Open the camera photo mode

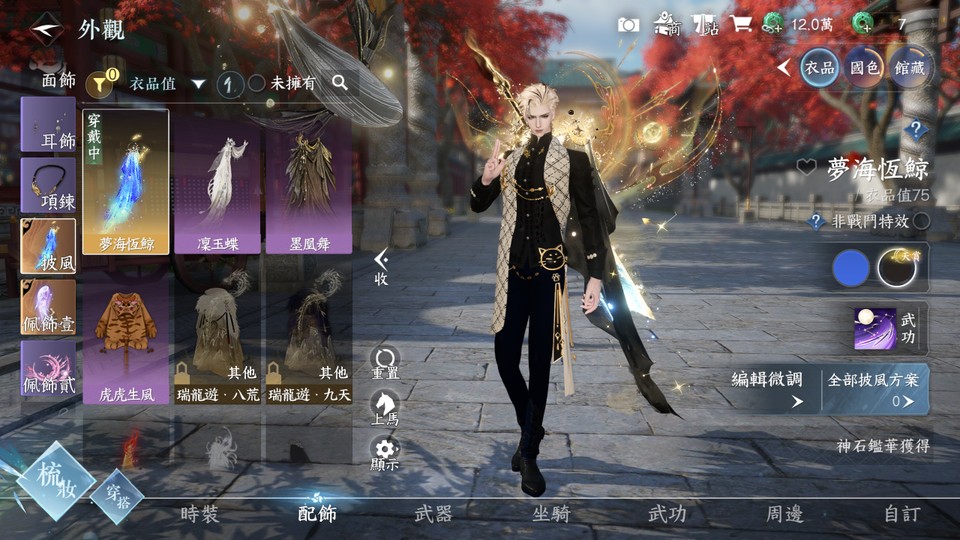pos(628,24)
